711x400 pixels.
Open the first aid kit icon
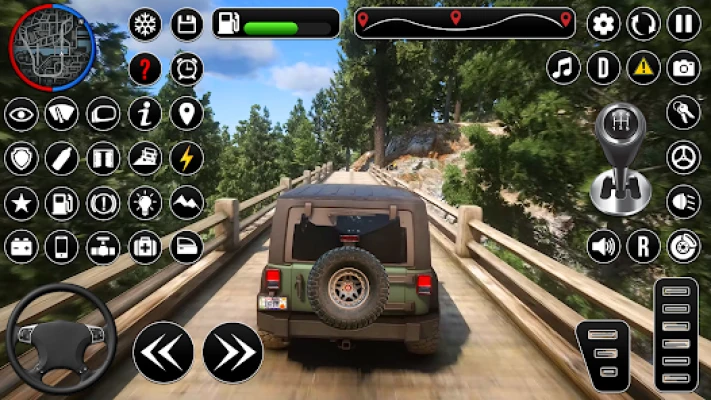point(145,246)
